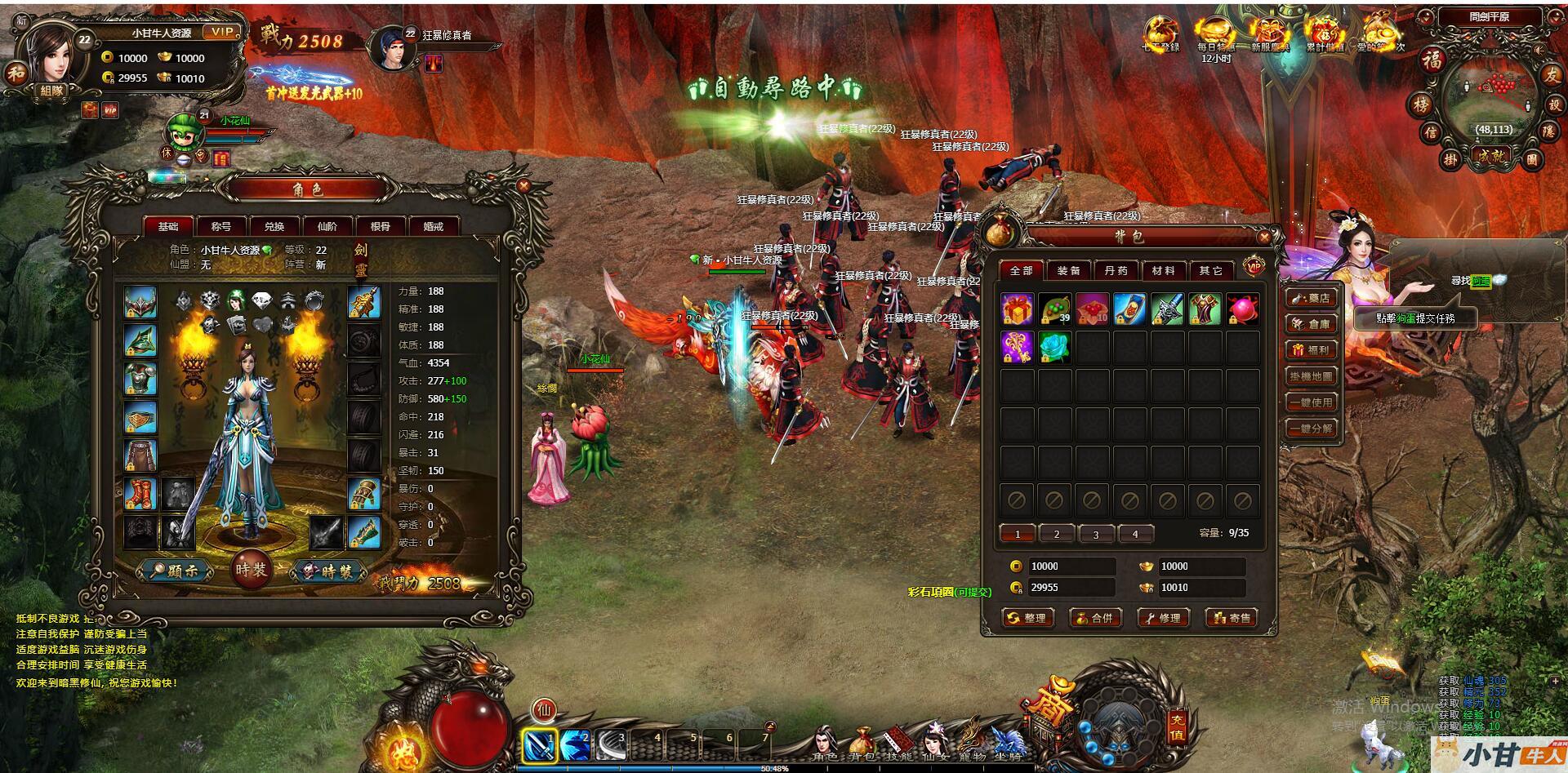Use the 一键分解 button
The width and height of the screenshot is (1568, 773).
pyautogui.click(x=1312, y=429)
